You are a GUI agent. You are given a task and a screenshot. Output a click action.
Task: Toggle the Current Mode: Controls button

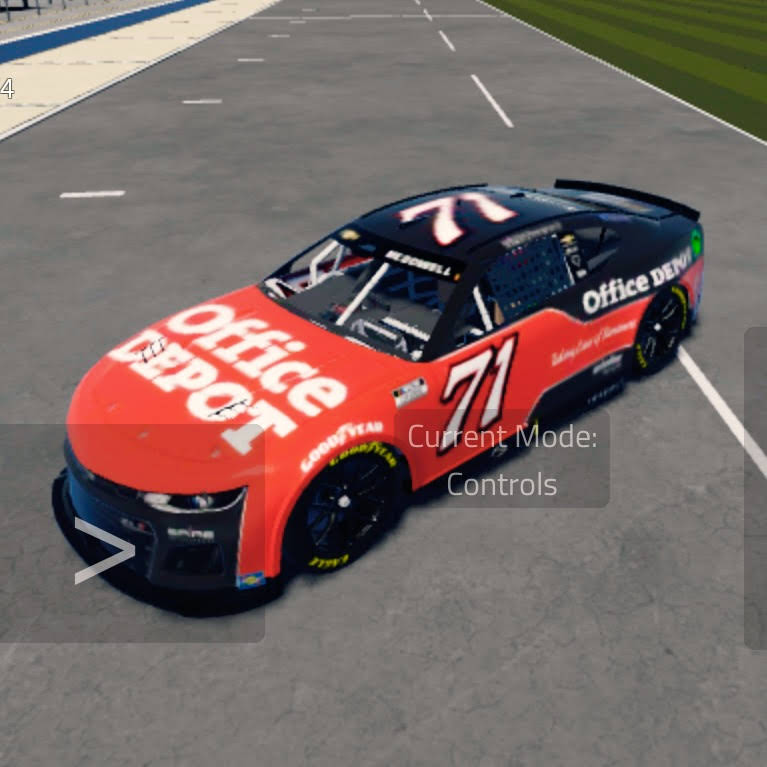tap(502, 460)
